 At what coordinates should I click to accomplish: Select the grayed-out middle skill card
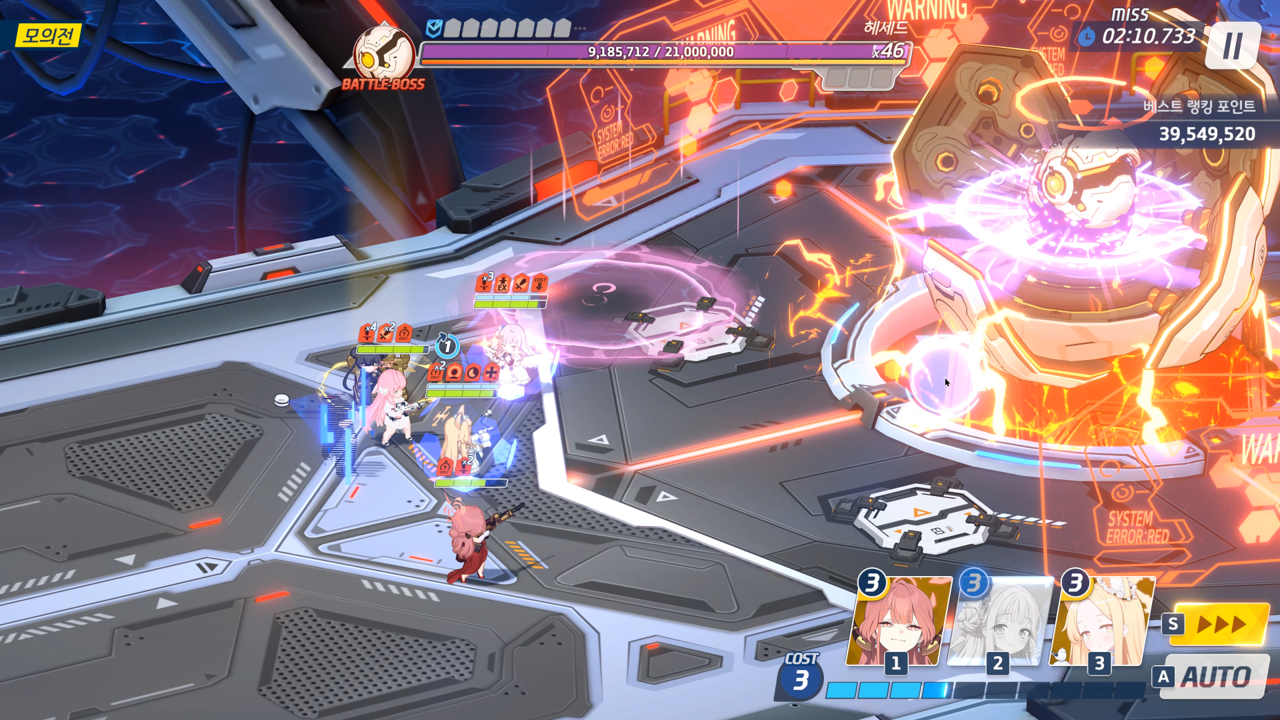click(x=999, y=622)
